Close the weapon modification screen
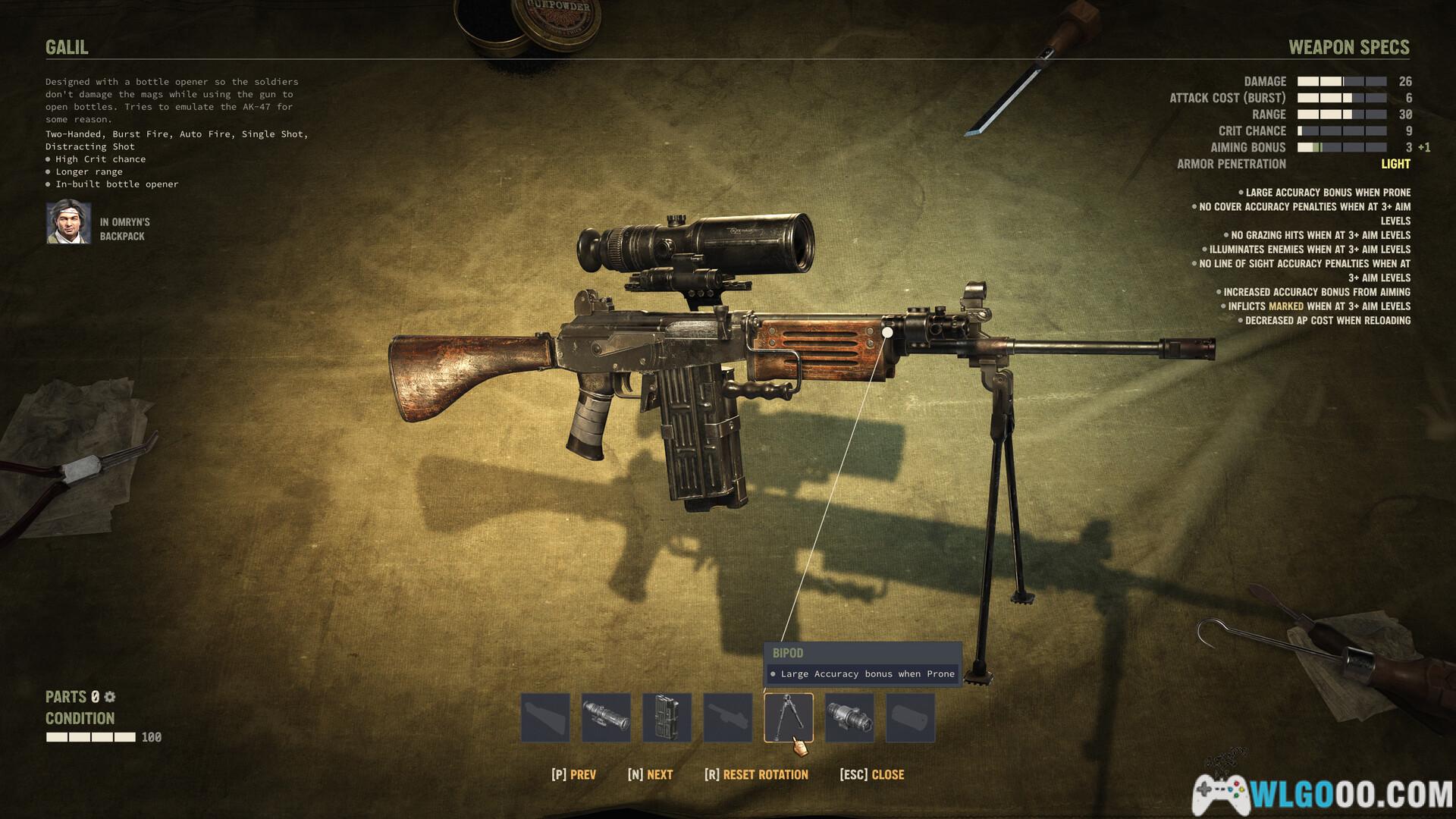1456x819 pixels. tap(872, 774)
